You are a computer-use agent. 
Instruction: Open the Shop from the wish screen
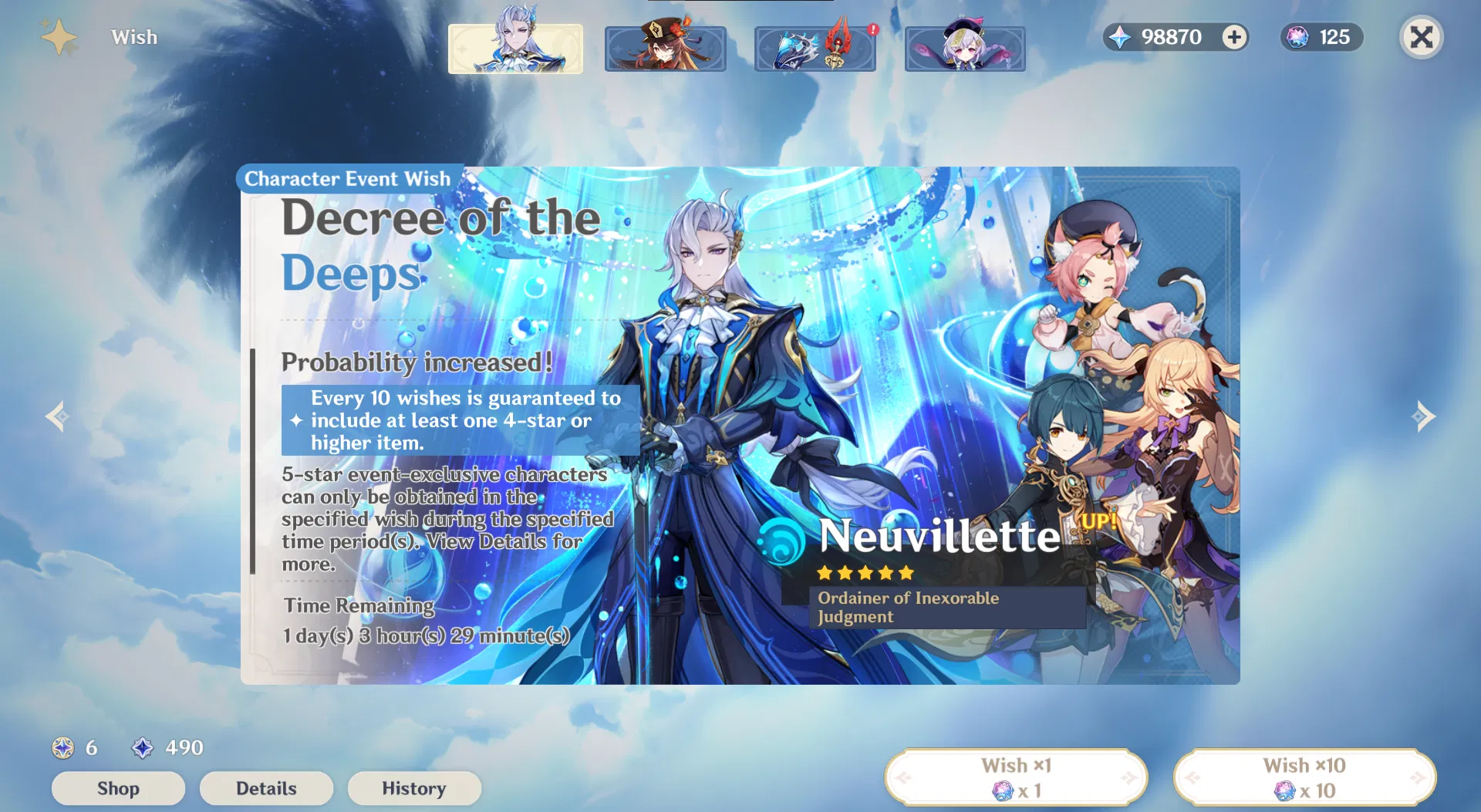(x=118, y=788)
